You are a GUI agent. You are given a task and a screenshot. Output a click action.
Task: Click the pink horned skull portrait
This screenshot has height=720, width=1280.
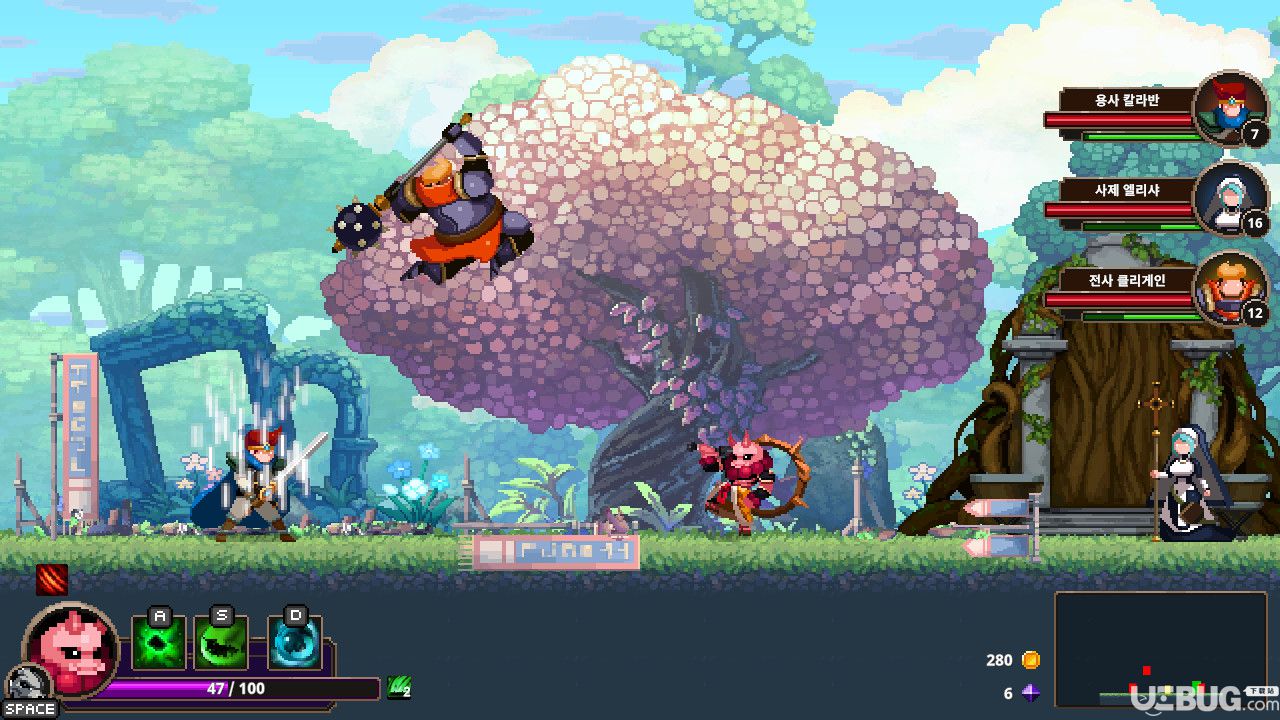point(70,648)
